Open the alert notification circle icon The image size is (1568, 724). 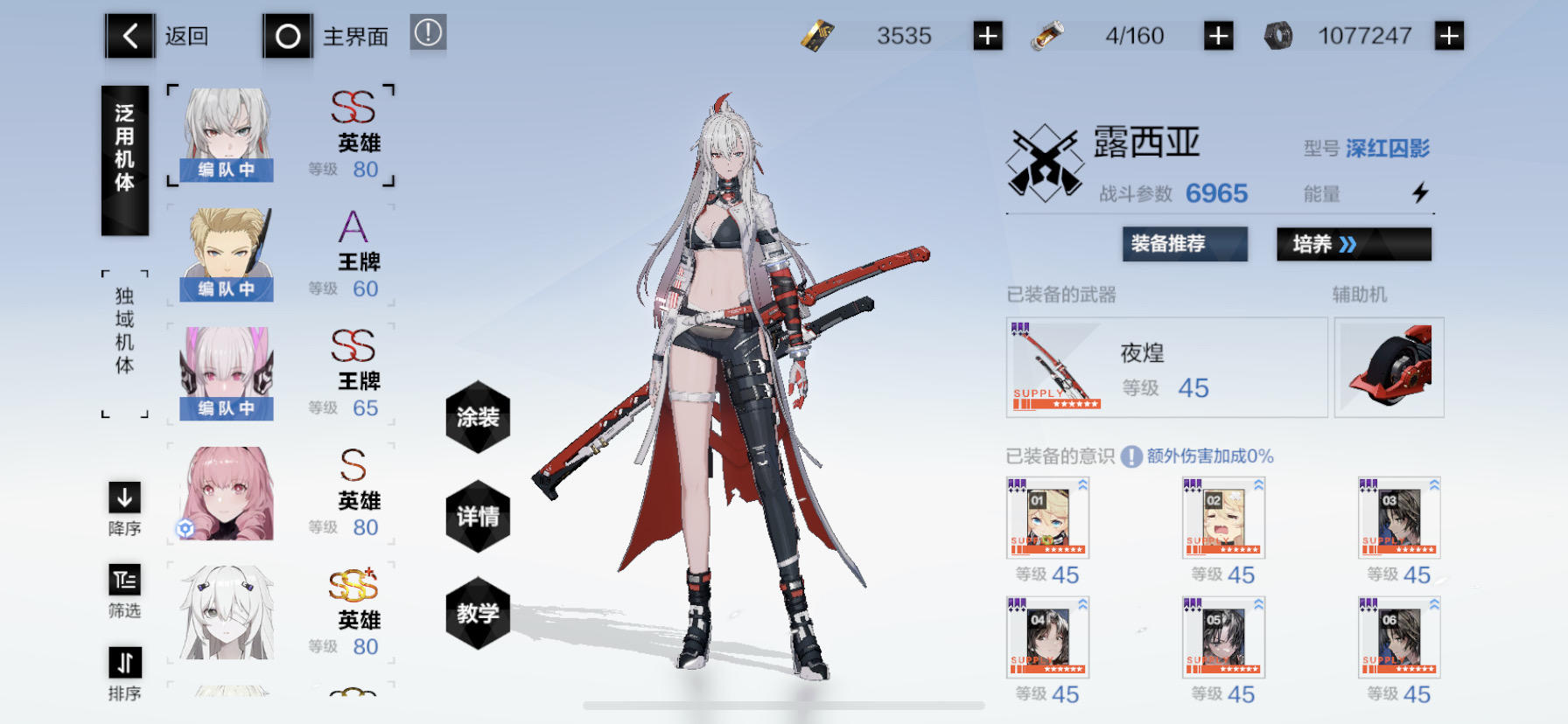pyautogui.click(x=428, y=31)
